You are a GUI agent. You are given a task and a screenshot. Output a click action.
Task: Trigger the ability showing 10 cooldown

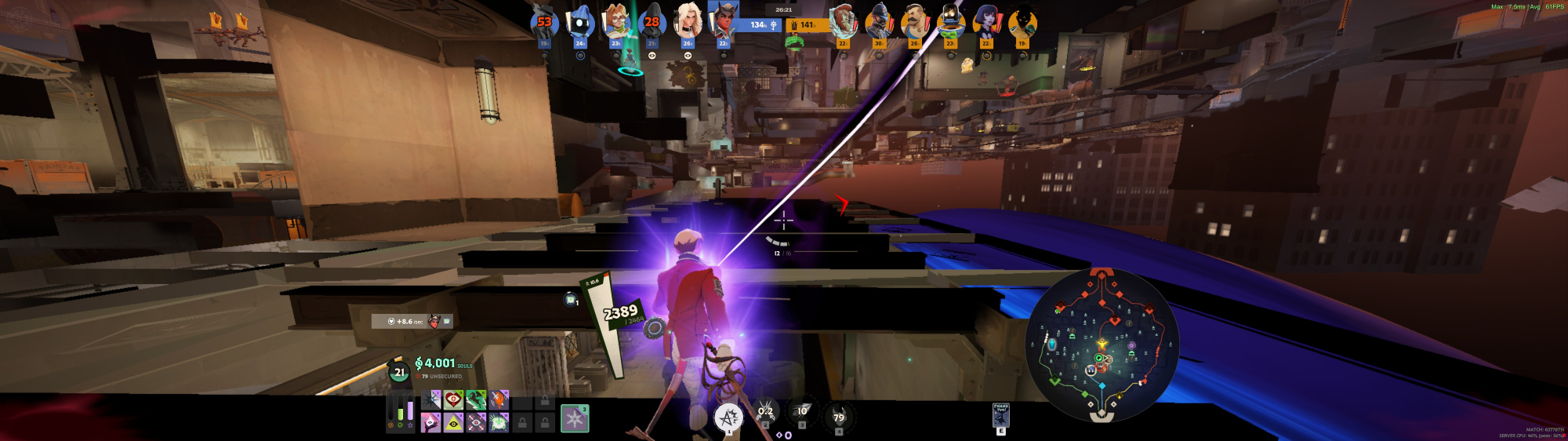click(802, 412)
